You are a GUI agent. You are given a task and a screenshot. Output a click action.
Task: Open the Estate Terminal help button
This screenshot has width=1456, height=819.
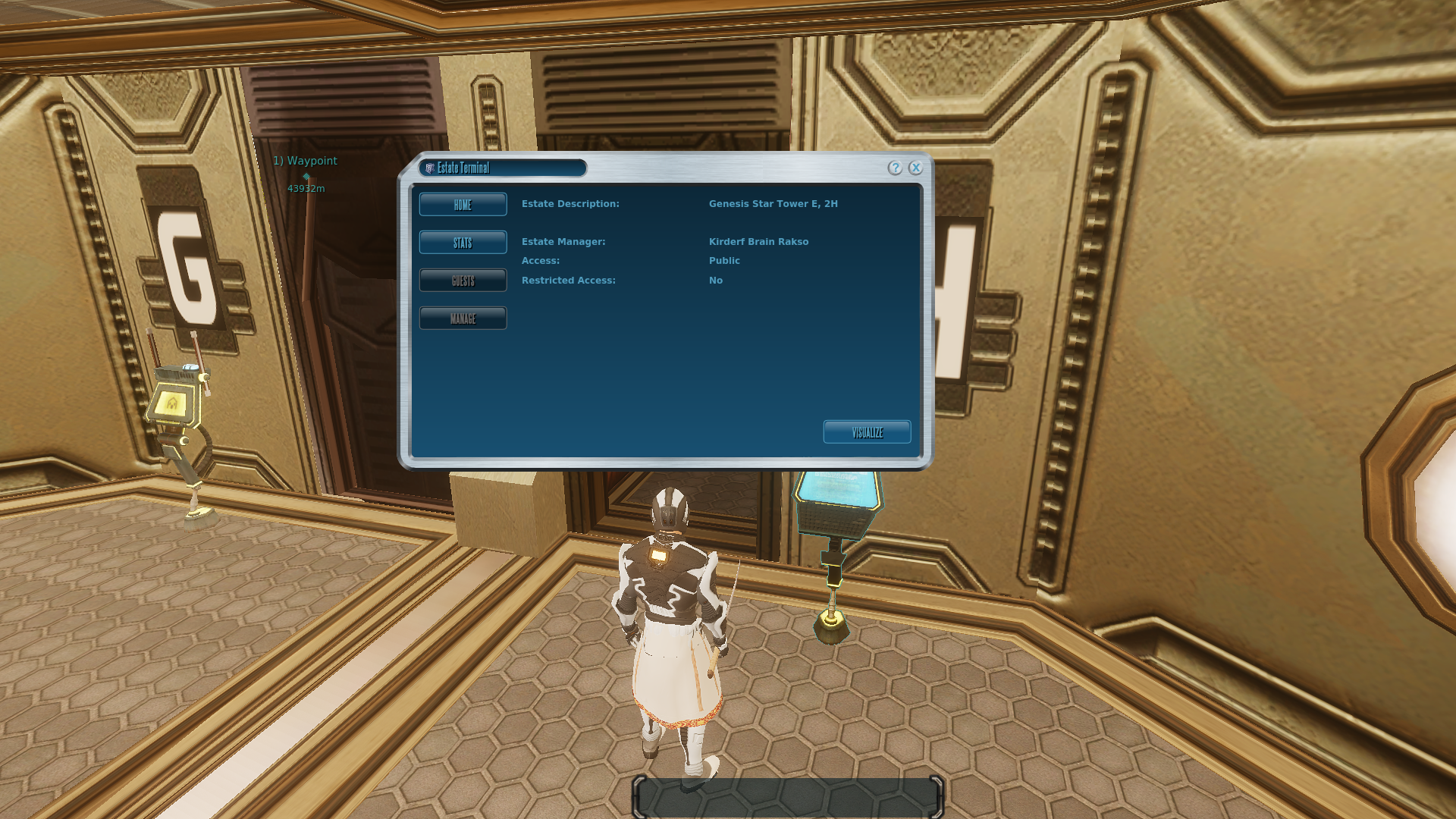tap(895, 168)
